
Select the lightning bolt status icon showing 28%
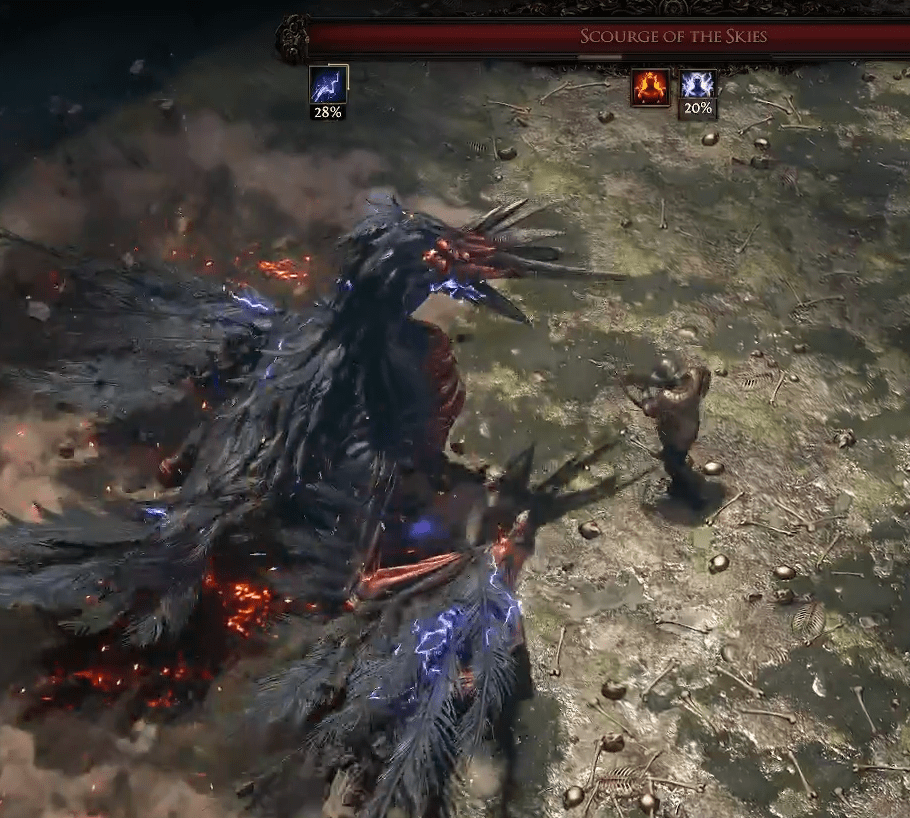[x=328, y=85]
